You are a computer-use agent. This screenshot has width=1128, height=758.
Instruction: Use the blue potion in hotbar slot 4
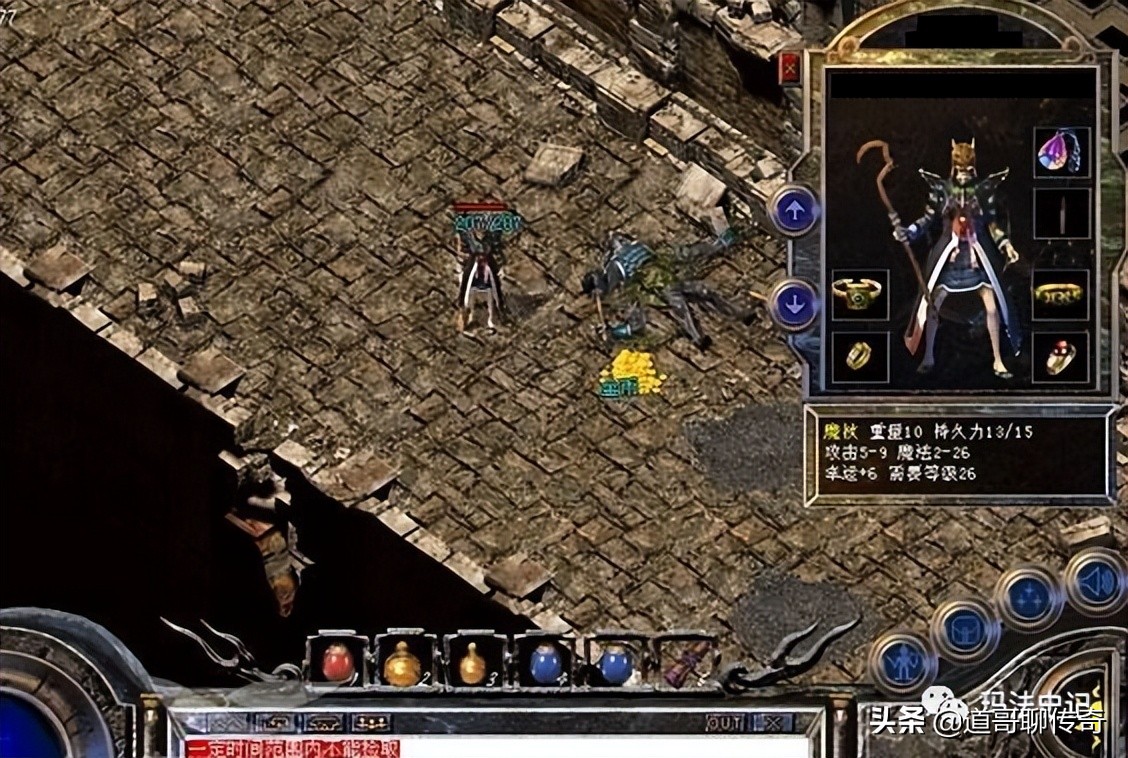pyautogui.click(x=545, y=663)
